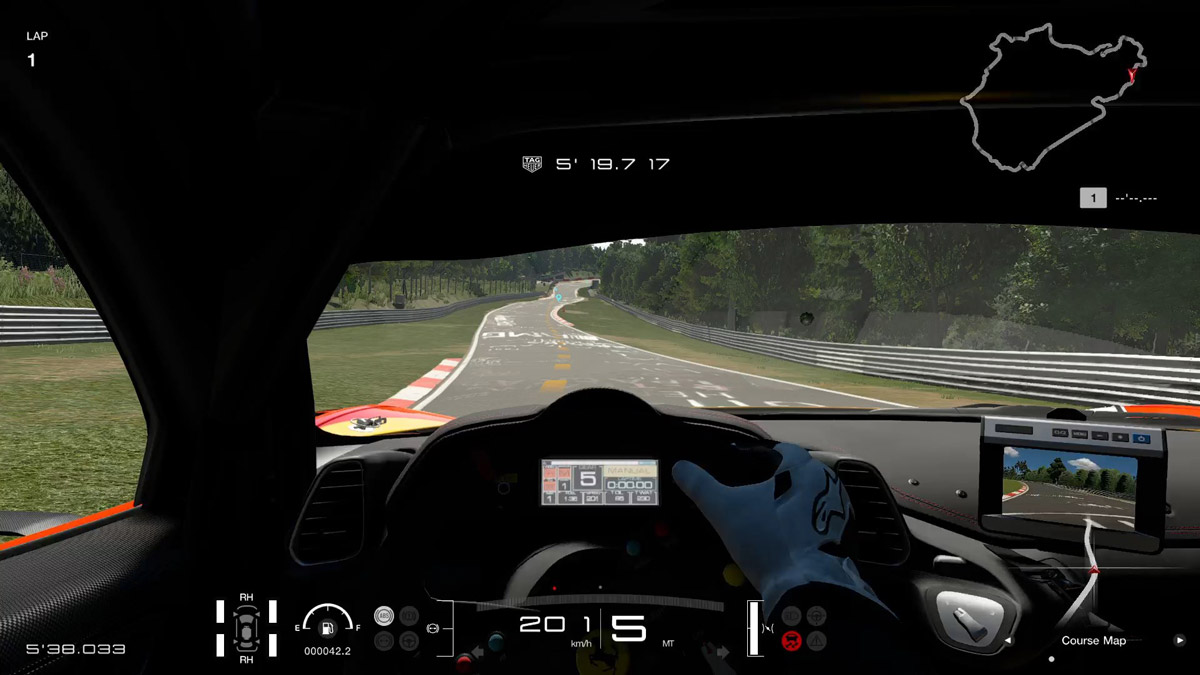
Task: Select the warning triangle indicator icon
Action: pos(817,641)
